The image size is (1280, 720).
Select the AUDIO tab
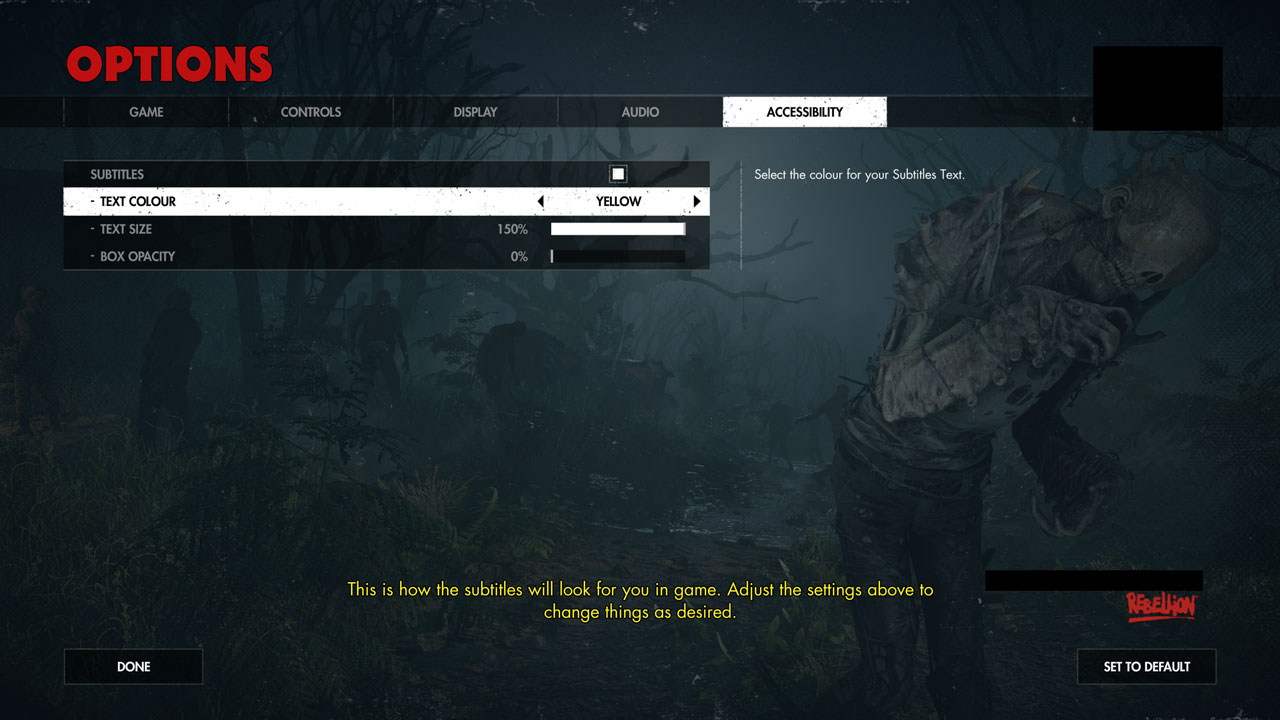[639, 112]
